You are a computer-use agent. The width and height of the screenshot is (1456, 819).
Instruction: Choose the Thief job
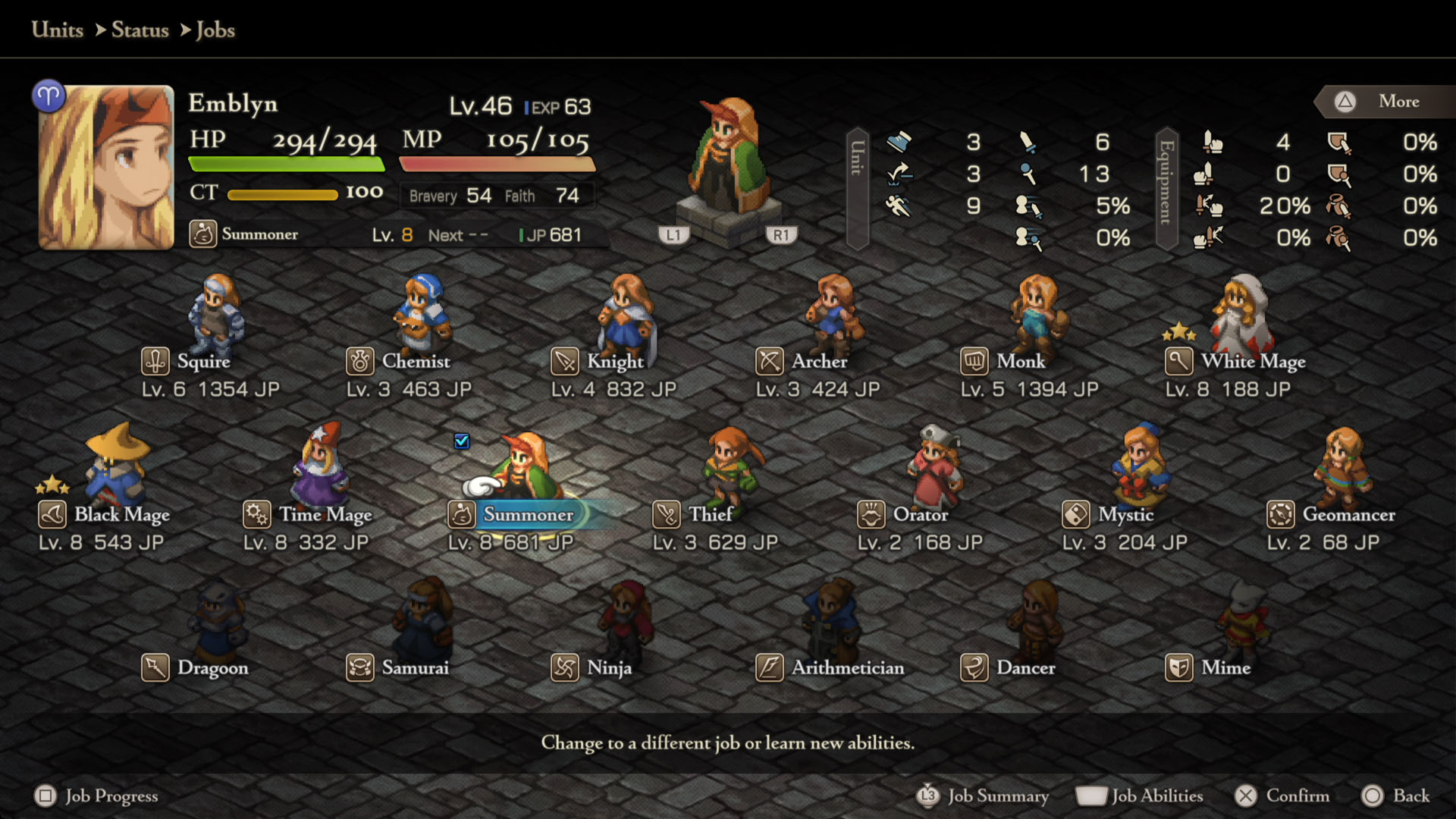click(710, 514)
